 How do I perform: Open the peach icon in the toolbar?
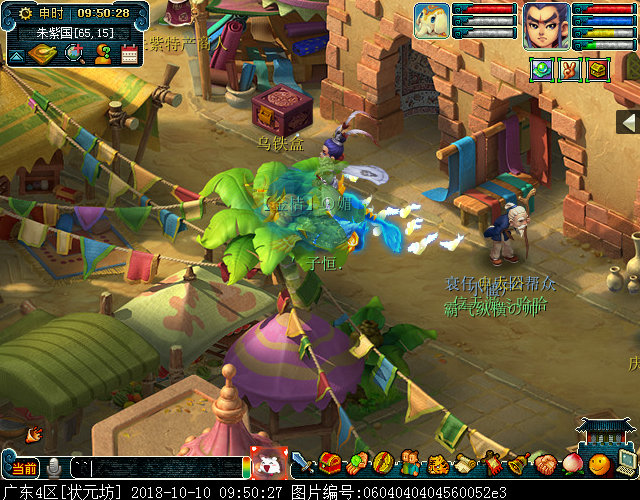pyautogui.click(x=572, y=464)
